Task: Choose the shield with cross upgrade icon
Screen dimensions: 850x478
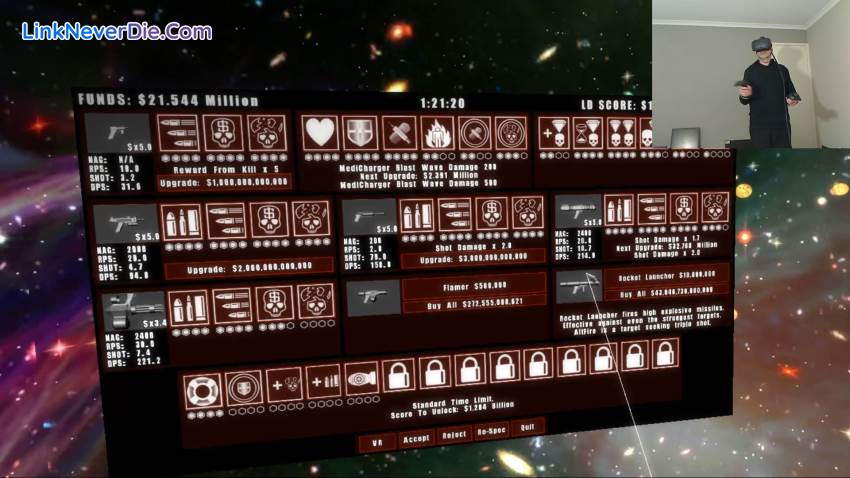Action: pos(359,132)
